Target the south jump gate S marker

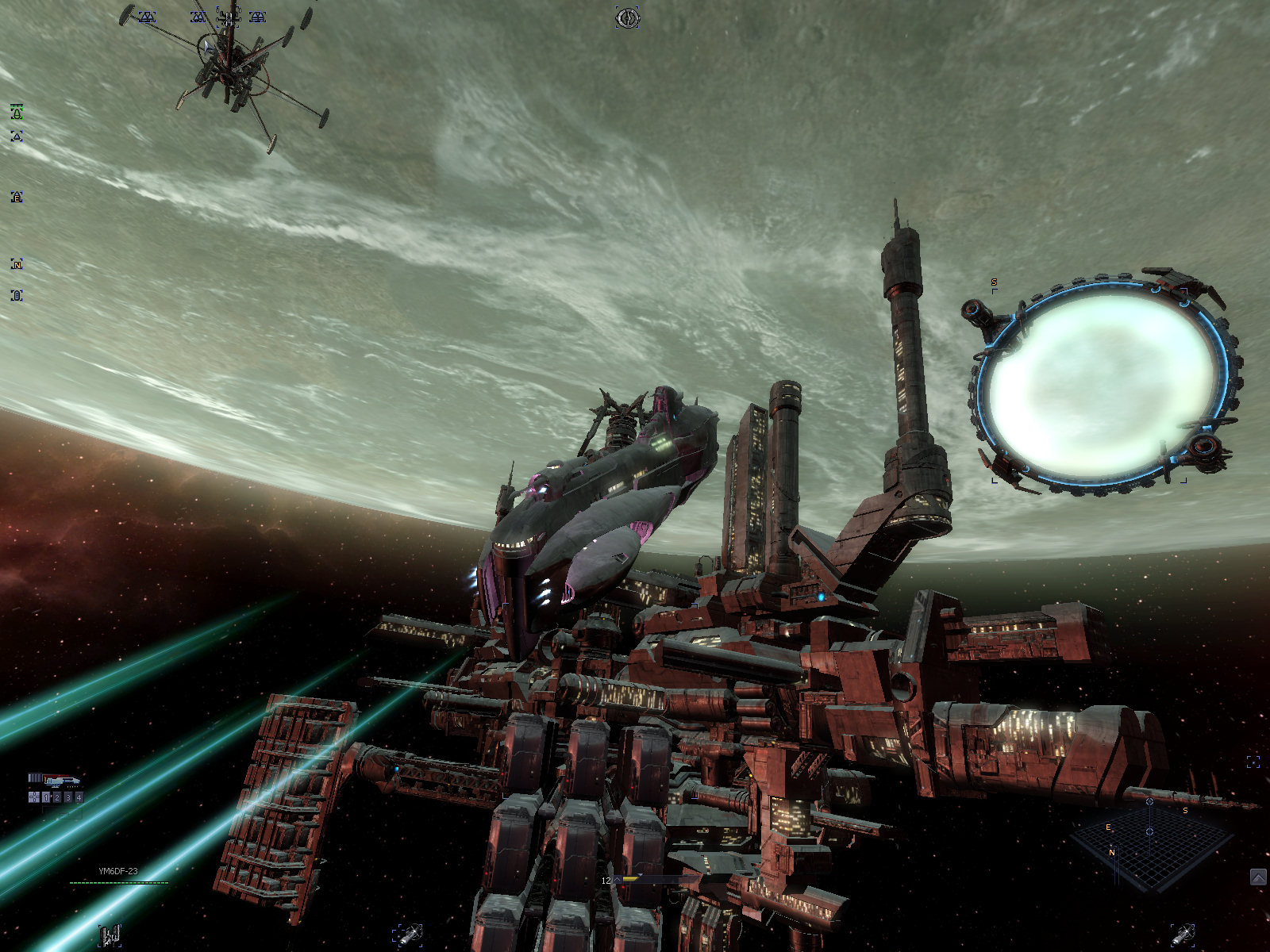tap(994, 283)
